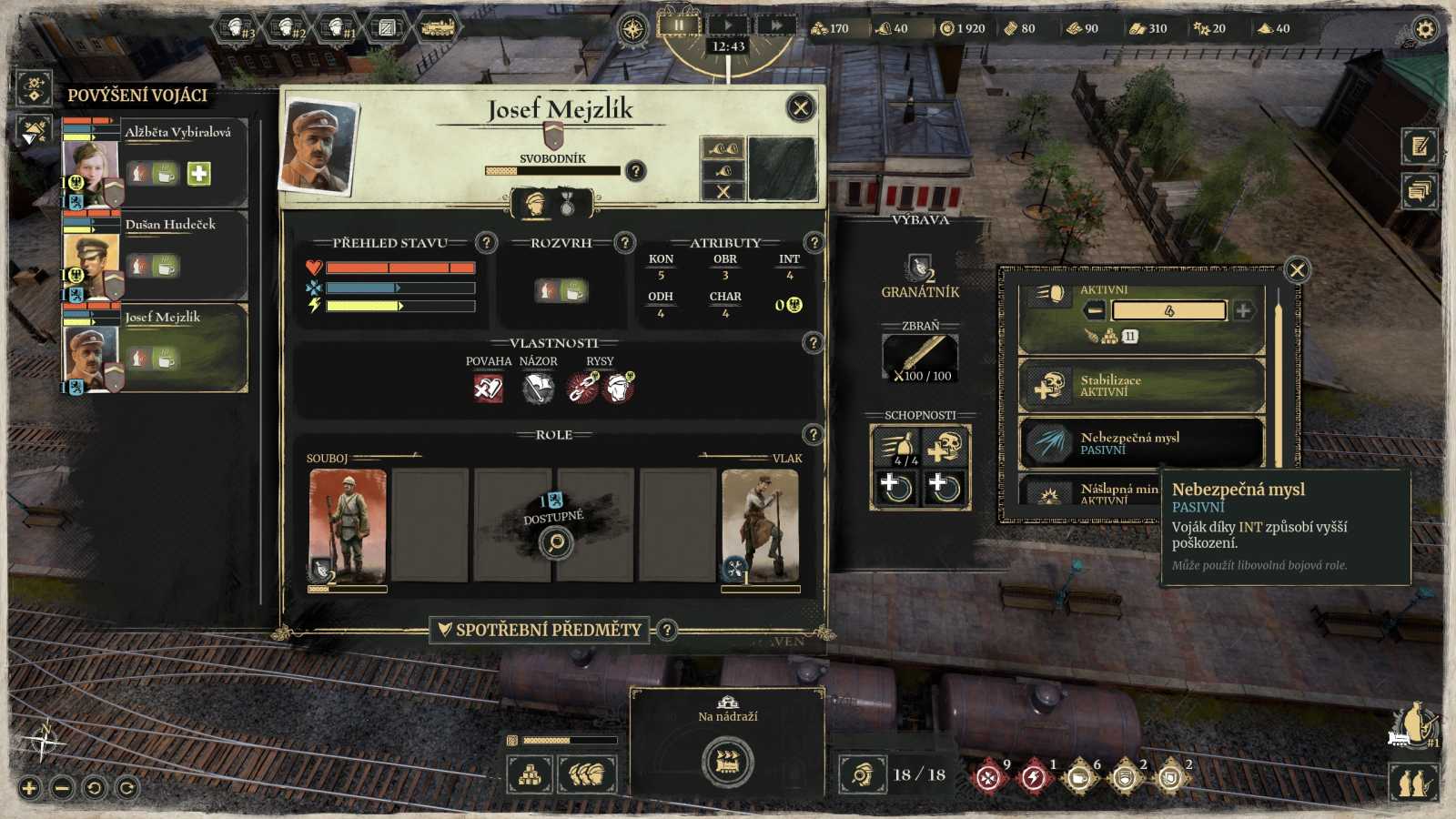1456x819 pixels.
Task: Select squad number 3 in top bar
Action: tap(239, 28)
